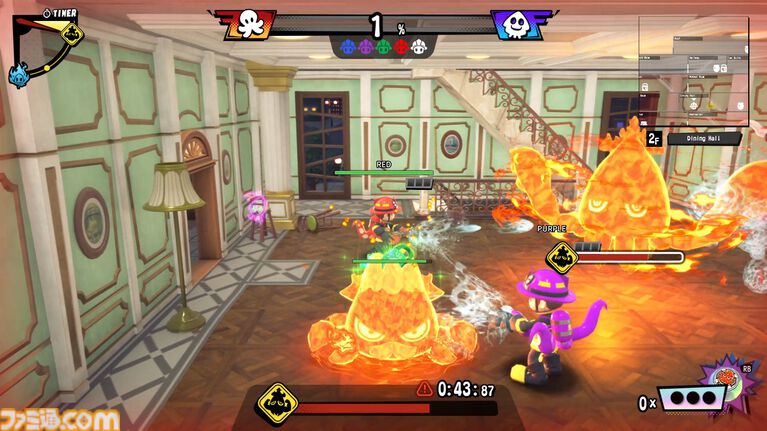Select the white player icon
767x431 pixels.
pos(419,45)
